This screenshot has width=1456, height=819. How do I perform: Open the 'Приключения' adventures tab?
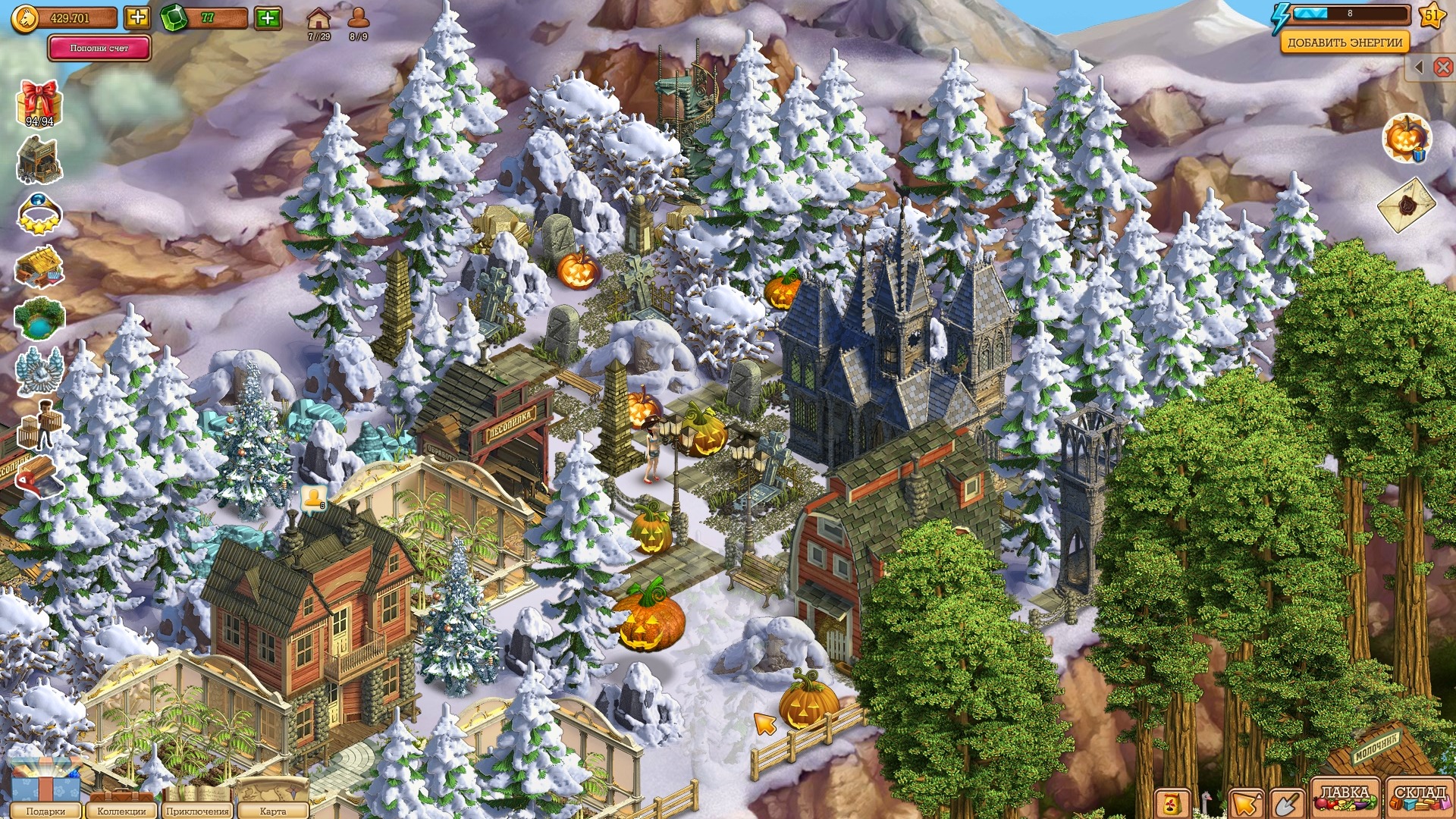click(197, 810)
